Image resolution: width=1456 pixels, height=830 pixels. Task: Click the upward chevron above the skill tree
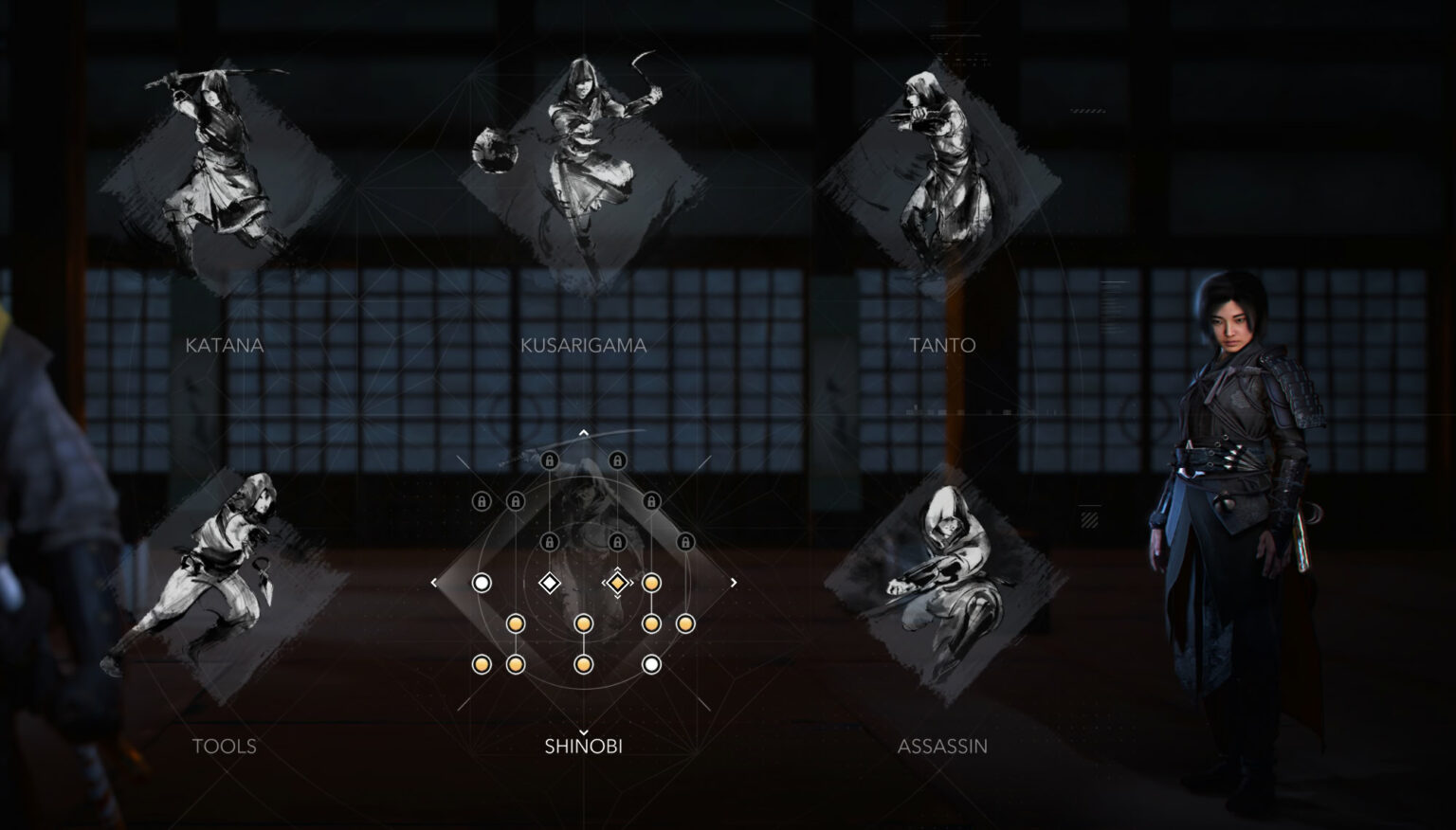(584, 432)
